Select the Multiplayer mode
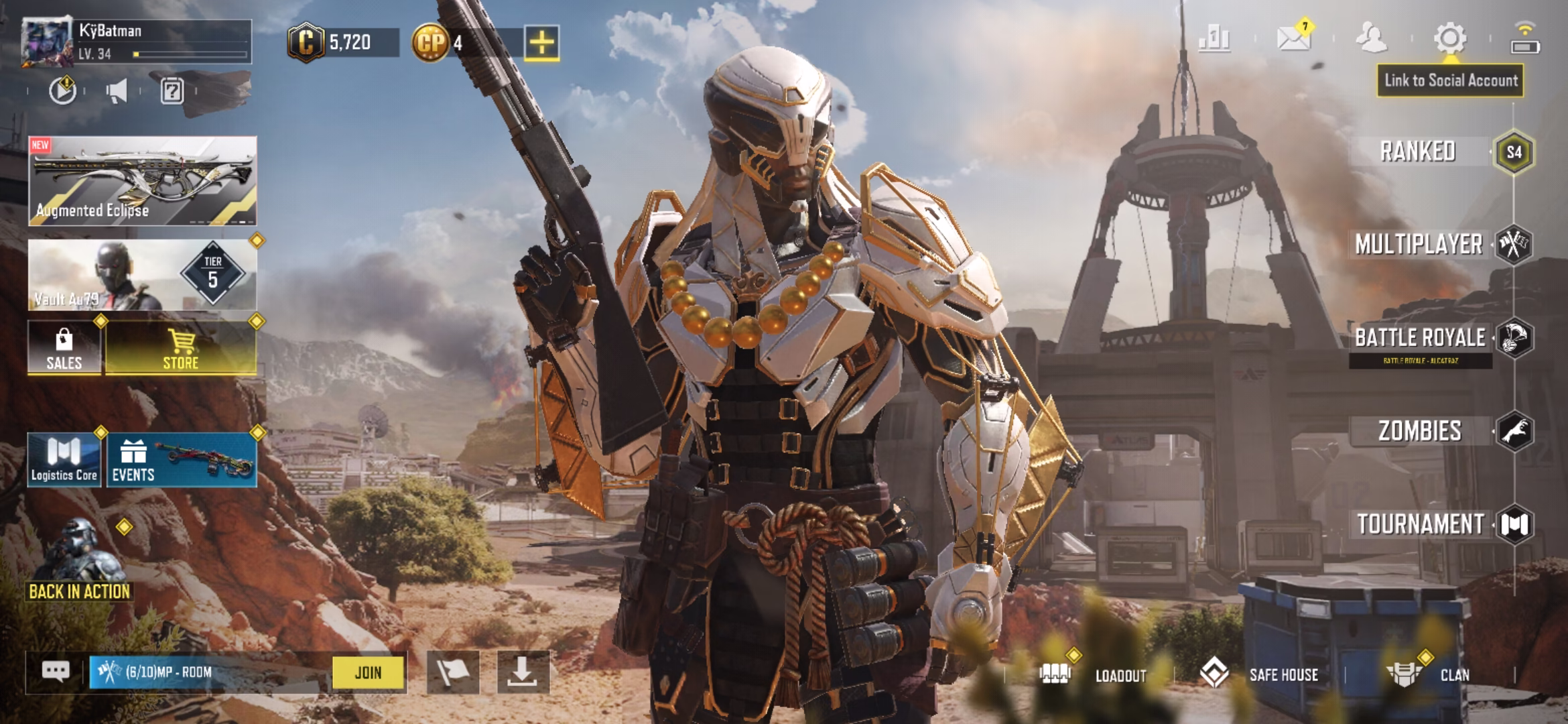Viewport: 1568px width, 724px height. click(x=1419, y=245)
